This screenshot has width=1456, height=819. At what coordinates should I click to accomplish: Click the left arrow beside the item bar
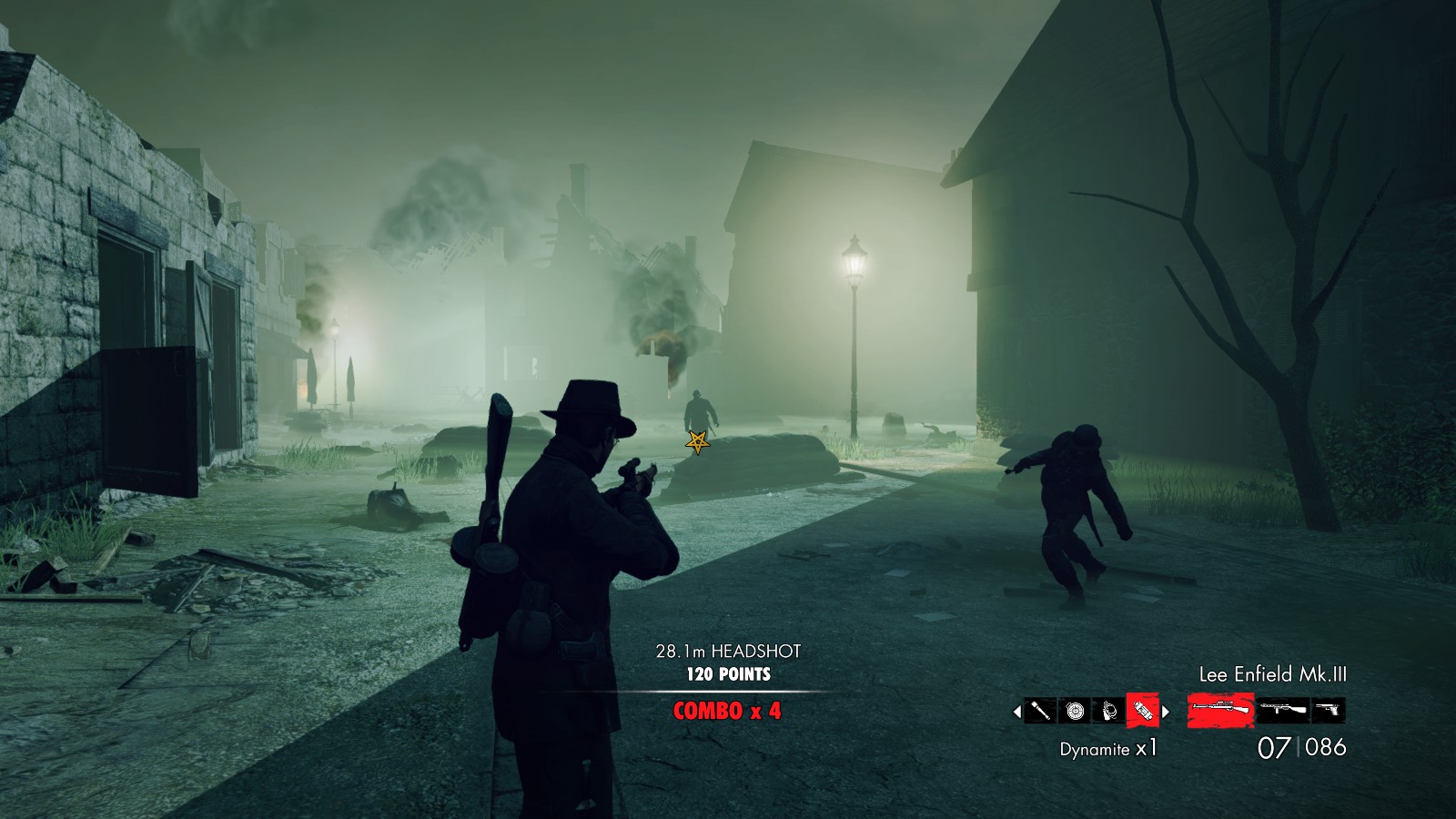pyautogui.click(x=1016, y=711)
